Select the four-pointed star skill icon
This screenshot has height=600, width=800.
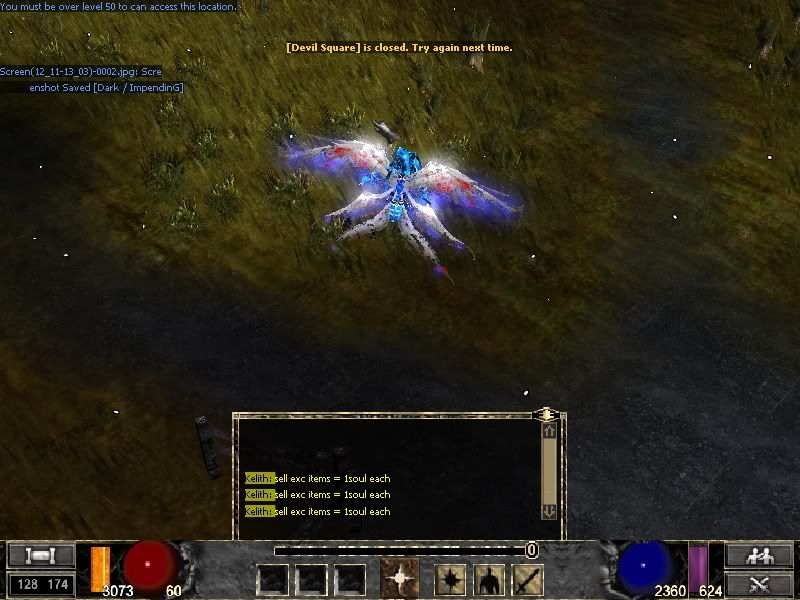click(x=399, y=579)
